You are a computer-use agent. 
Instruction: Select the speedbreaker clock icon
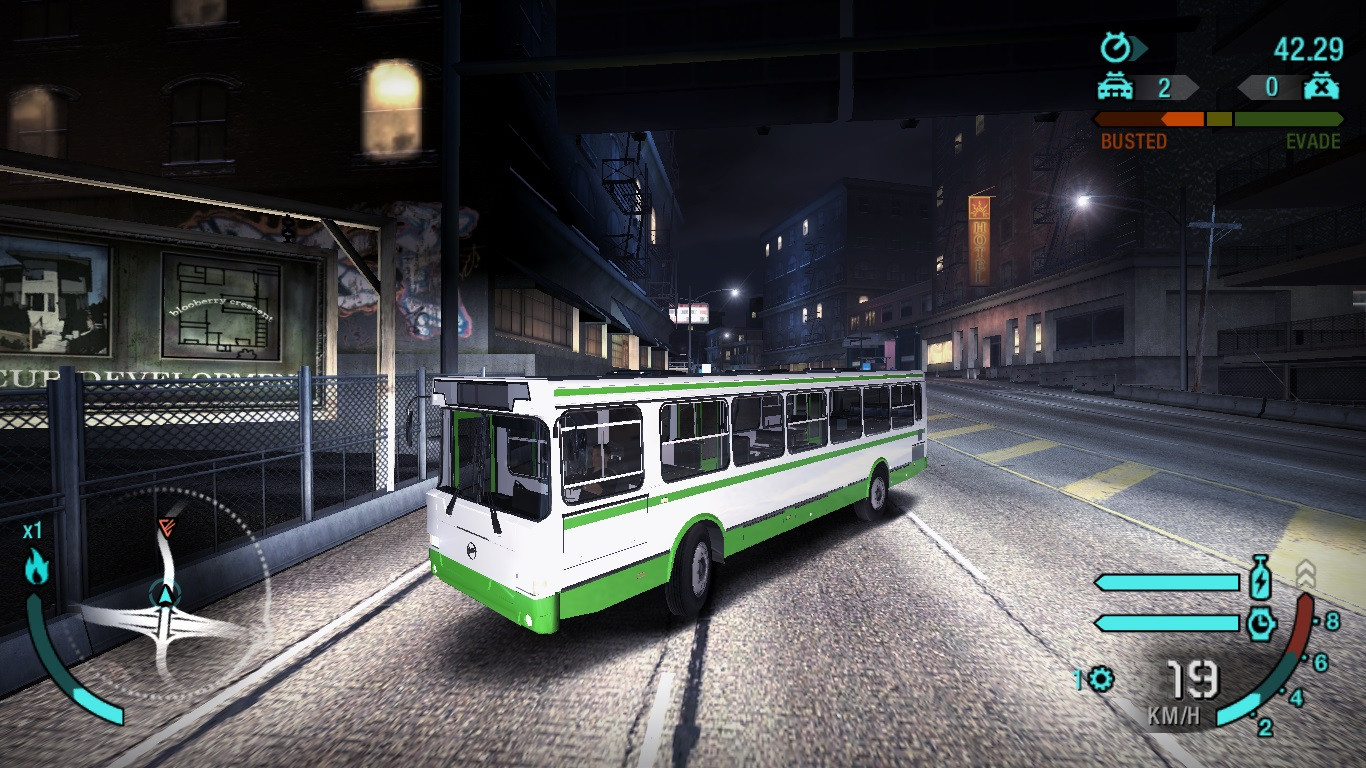click(x=1260, y=622)
